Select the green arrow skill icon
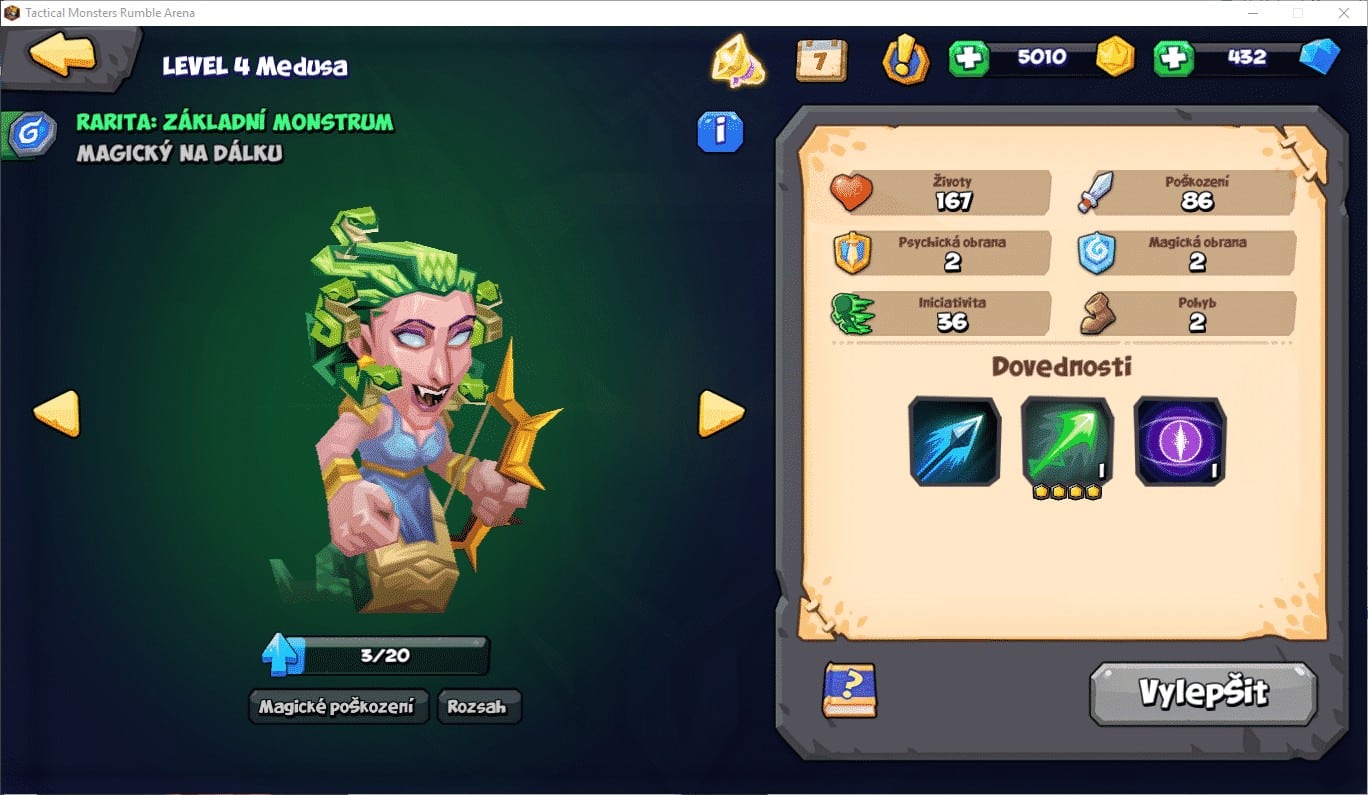Image resolution: width=1368 pixels, height=795 pixels. tap(1067, 441)
